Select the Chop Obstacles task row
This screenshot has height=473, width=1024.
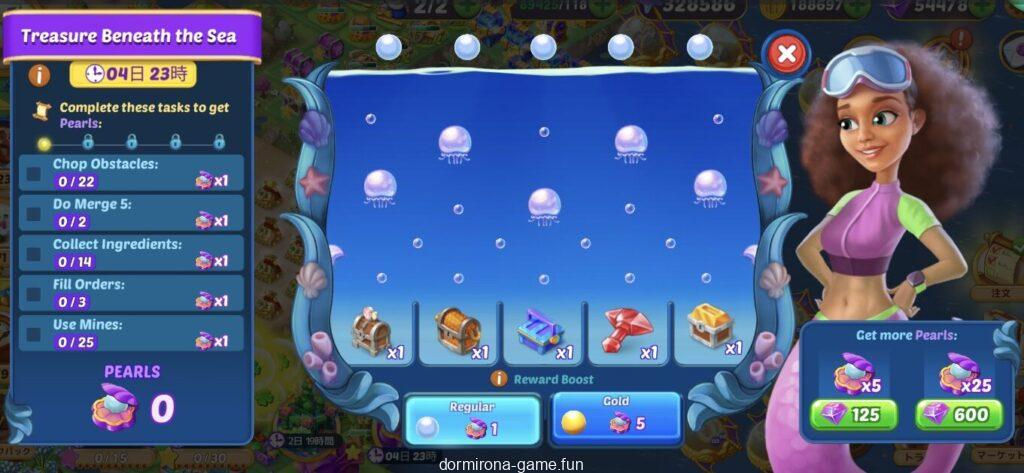[131, 172]
